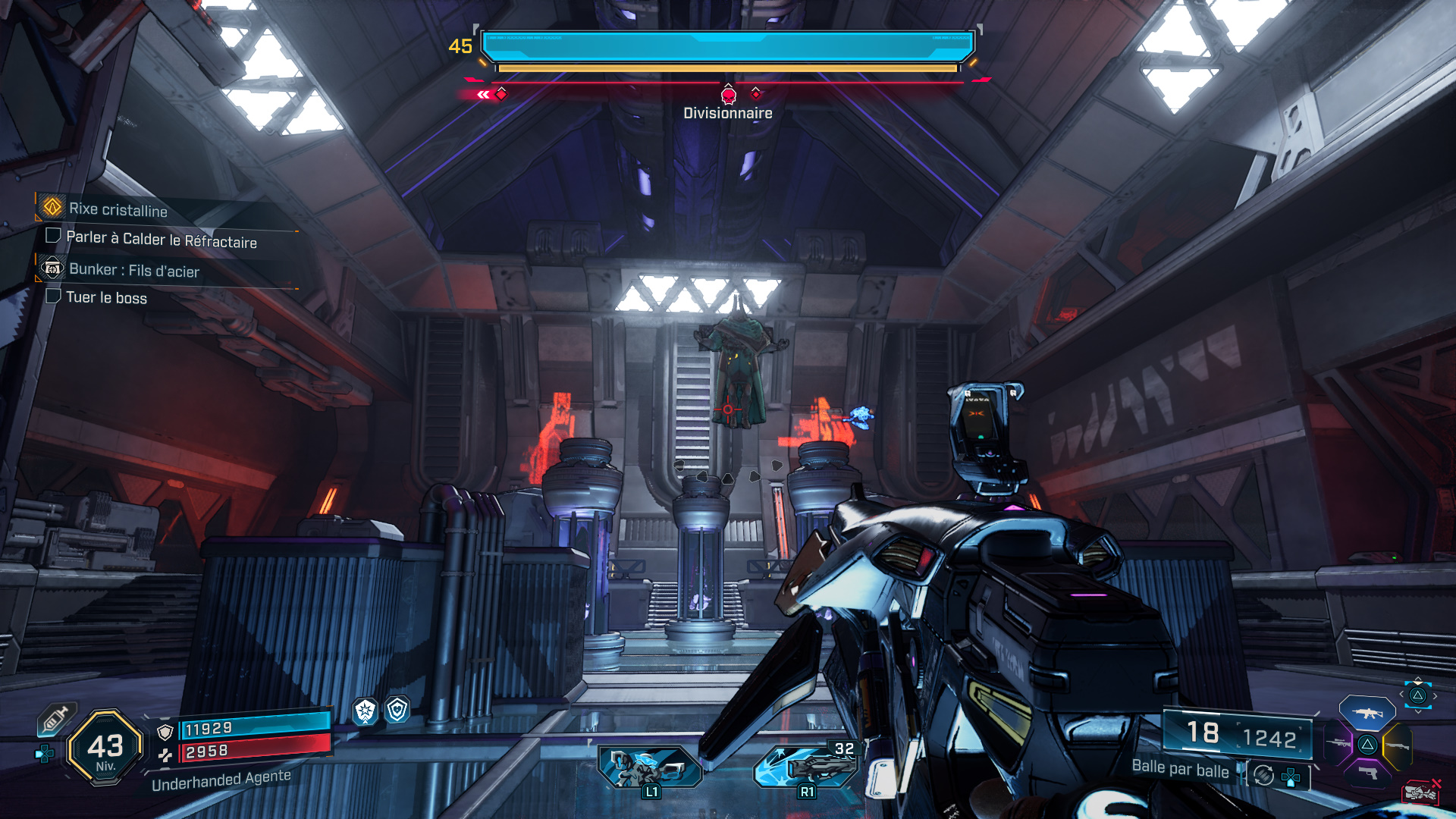The height and width of the screenshot is (819, 1456).
Task: Click the level 43 character badge
Action: pyautogui.click(x=105, y=748)
